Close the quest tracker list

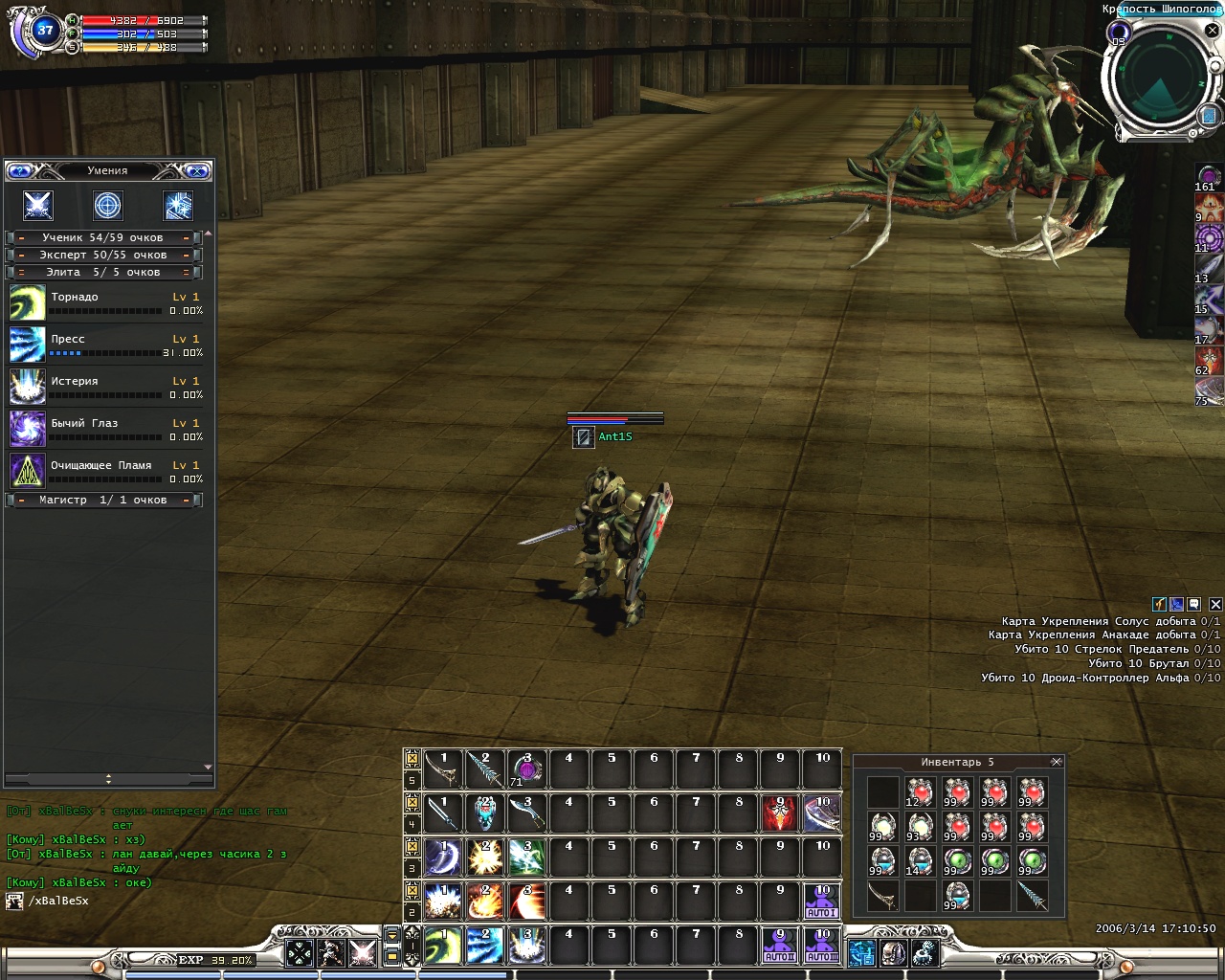click(x=1215, y=604)
